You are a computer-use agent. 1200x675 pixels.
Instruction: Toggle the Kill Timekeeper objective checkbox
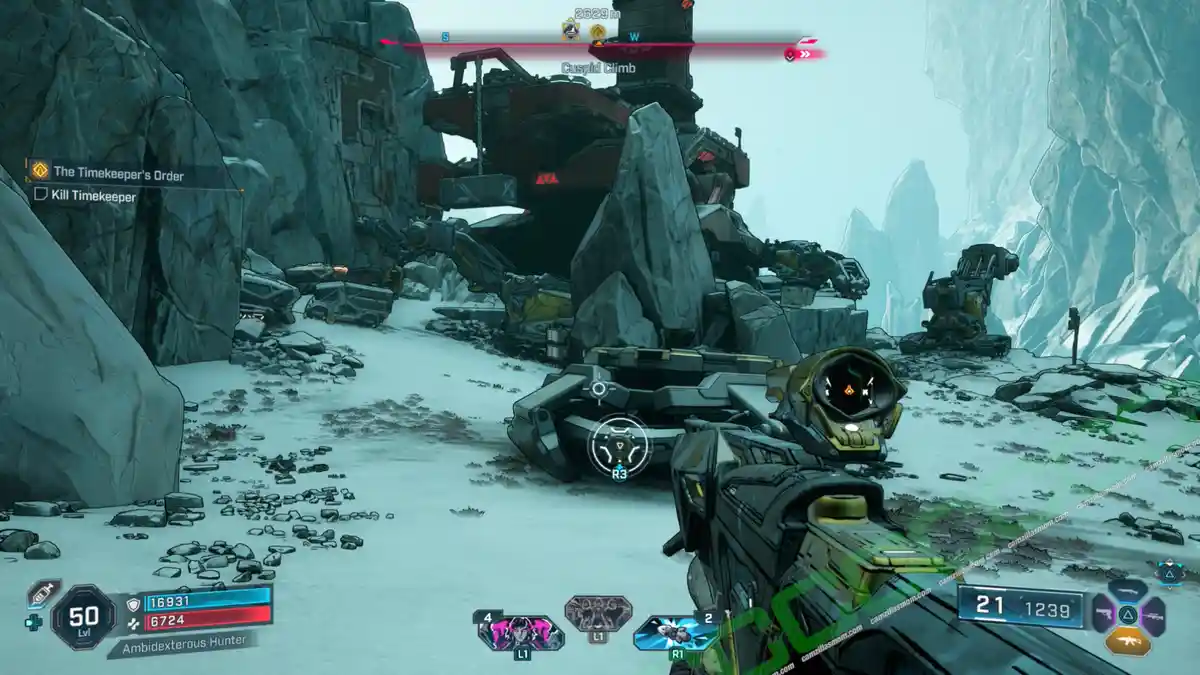(x=41, y=196)
